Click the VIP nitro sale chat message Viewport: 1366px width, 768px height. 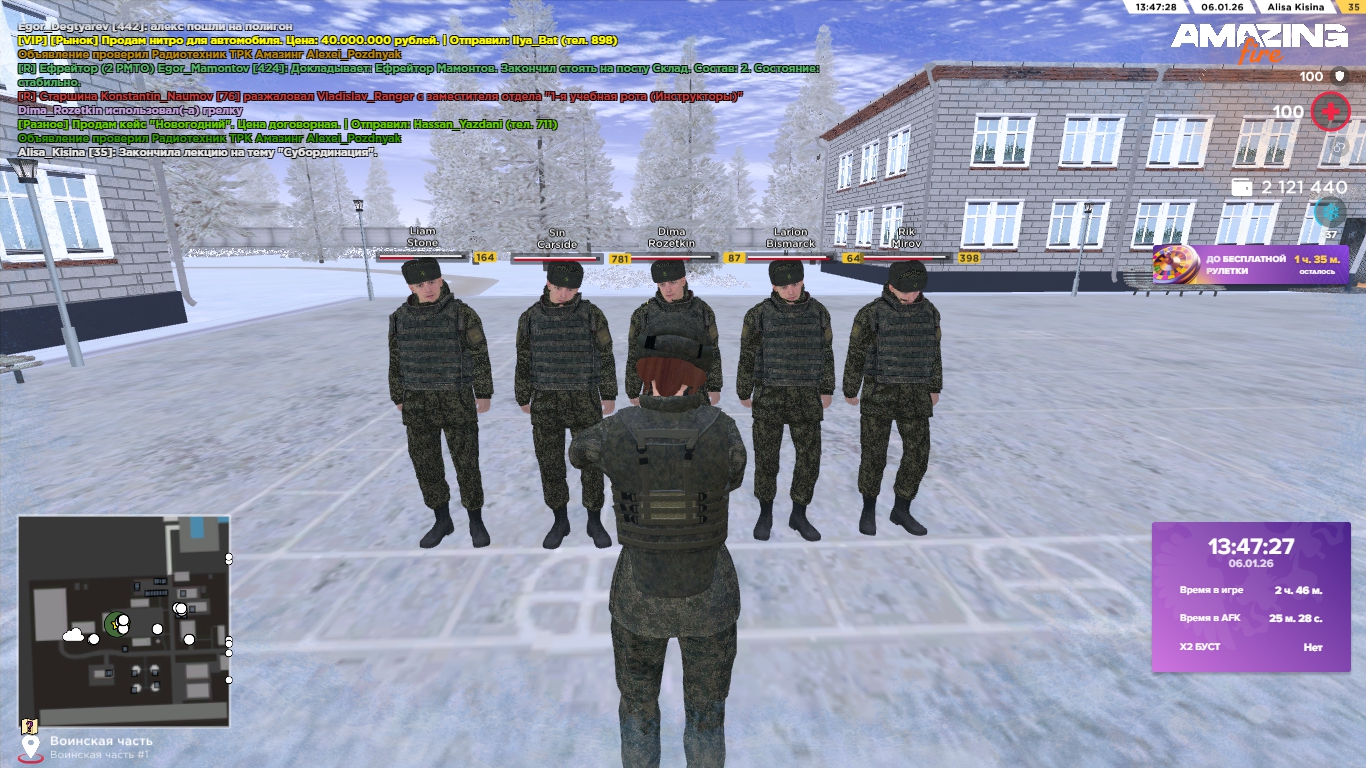[x=317, y=40]
